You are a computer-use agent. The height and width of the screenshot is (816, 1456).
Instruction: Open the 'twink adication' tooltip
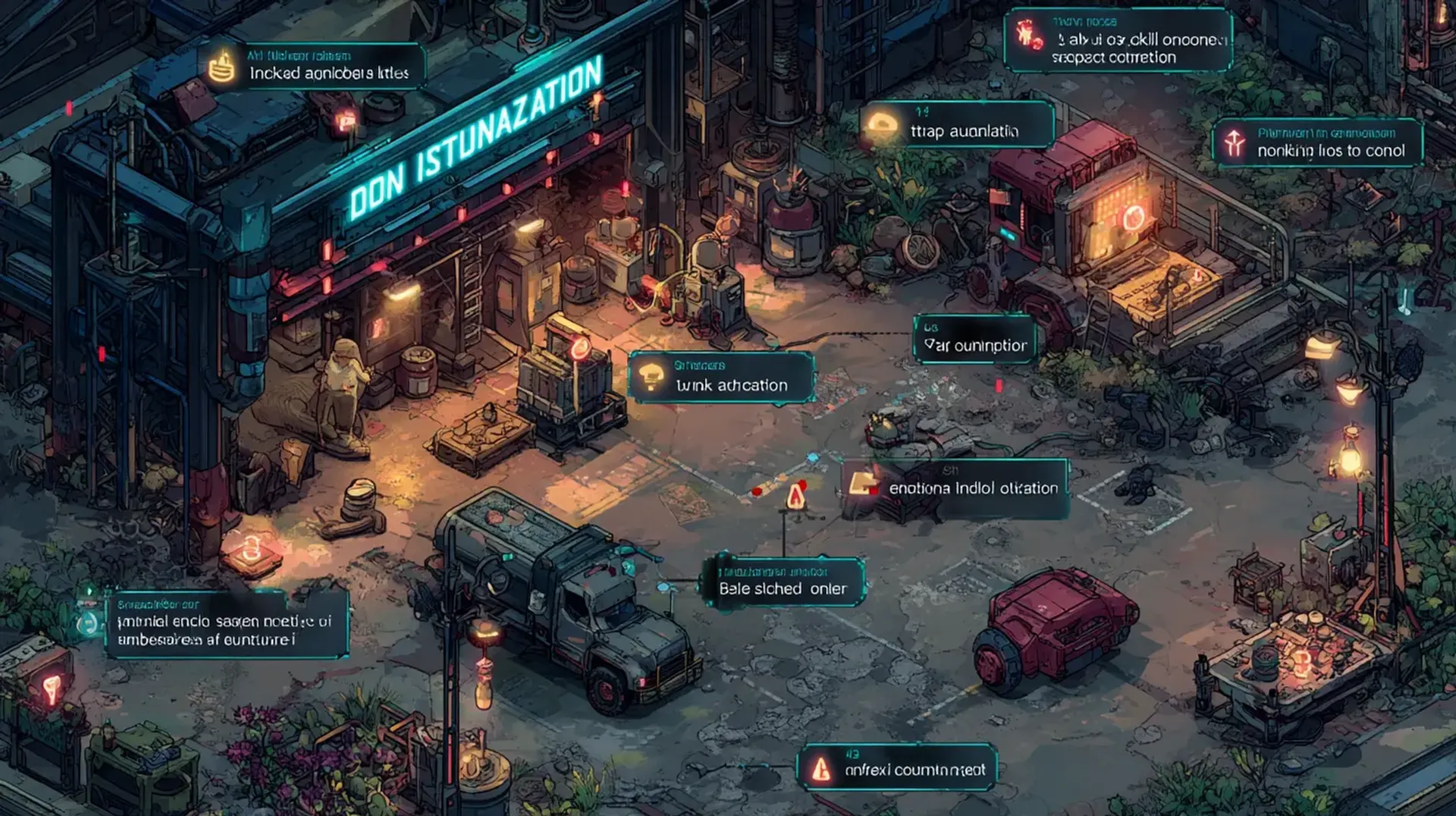coord(721,377)
